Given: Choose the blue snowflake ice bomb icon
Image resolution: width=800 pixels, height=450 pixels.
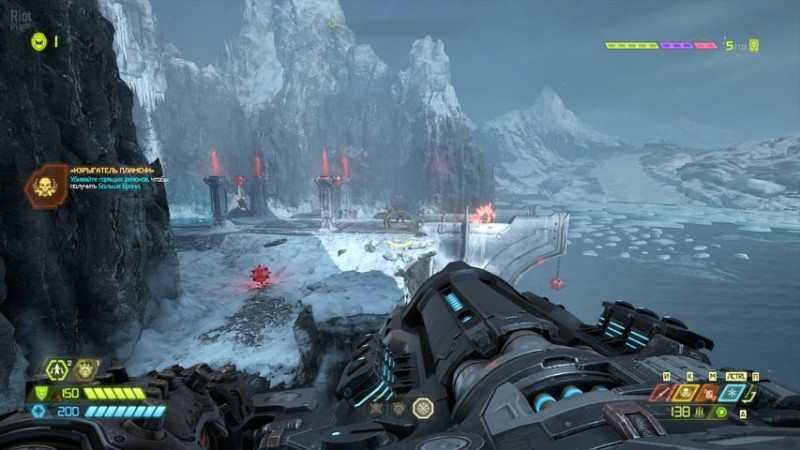Looking at the screenshot, I should (731, 393).
